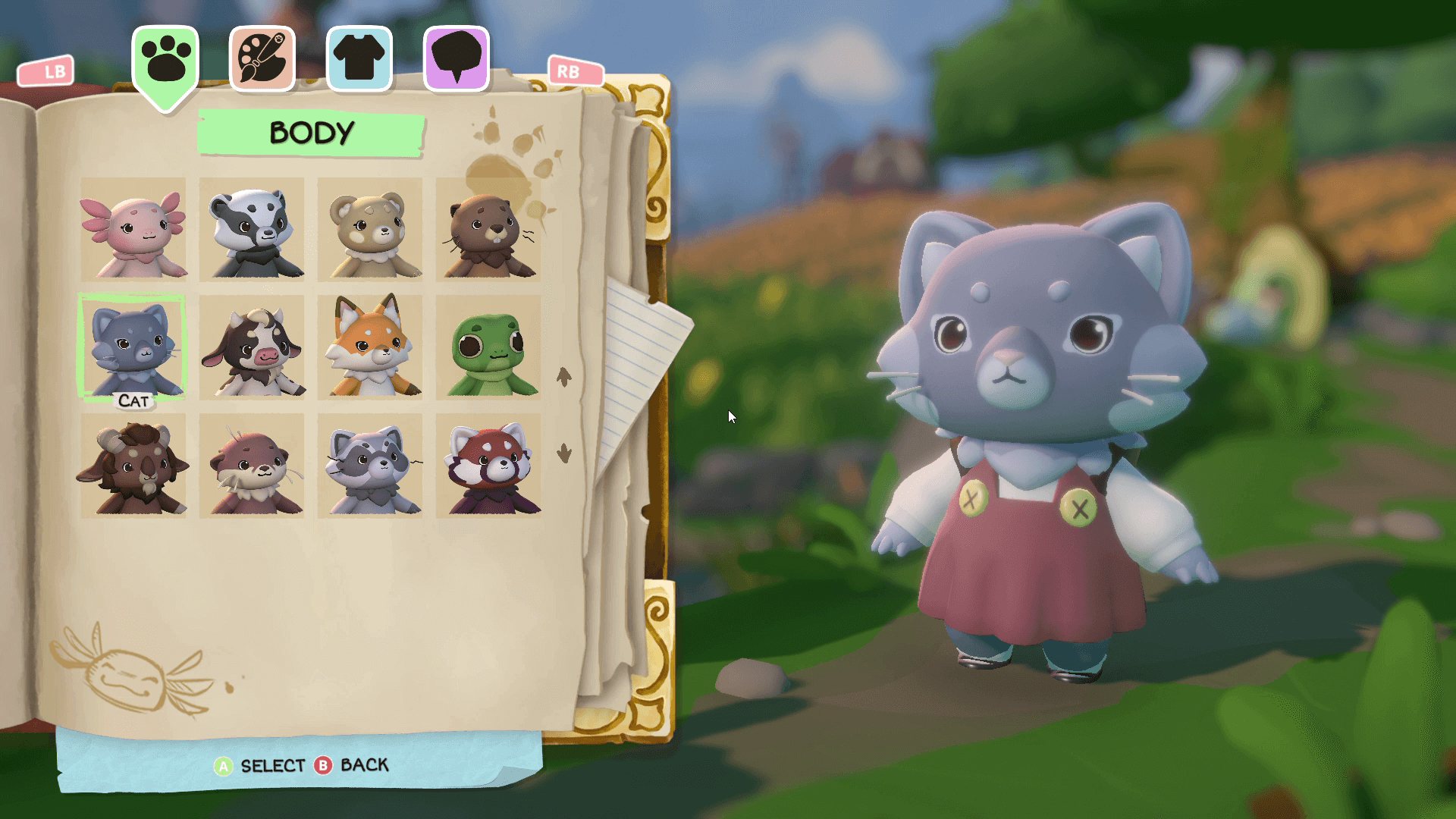
Task: Click the down arrow beside the body grid
Action: (563, 453)
